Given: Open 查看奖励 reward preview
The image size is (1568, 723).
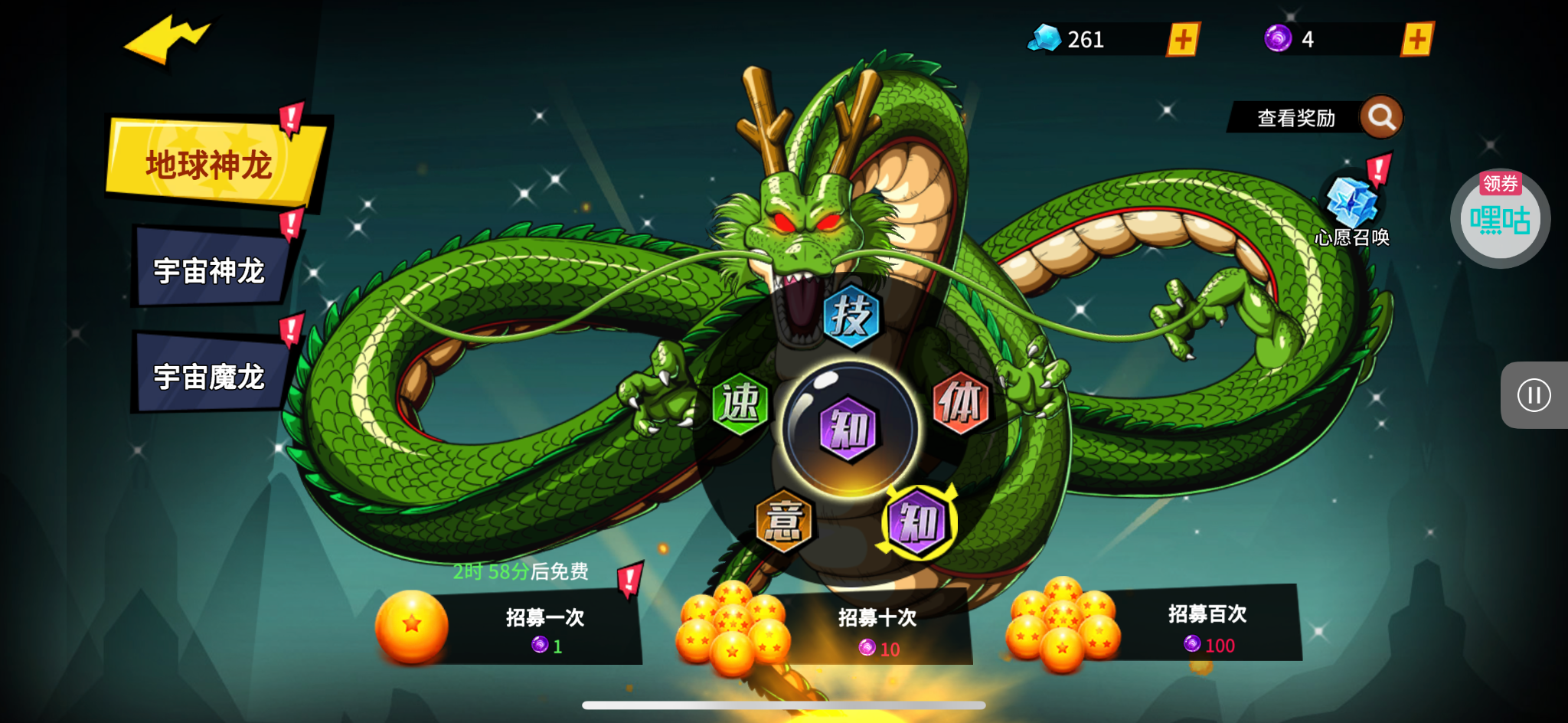Looking at the screenshot, I should 1314,118.
